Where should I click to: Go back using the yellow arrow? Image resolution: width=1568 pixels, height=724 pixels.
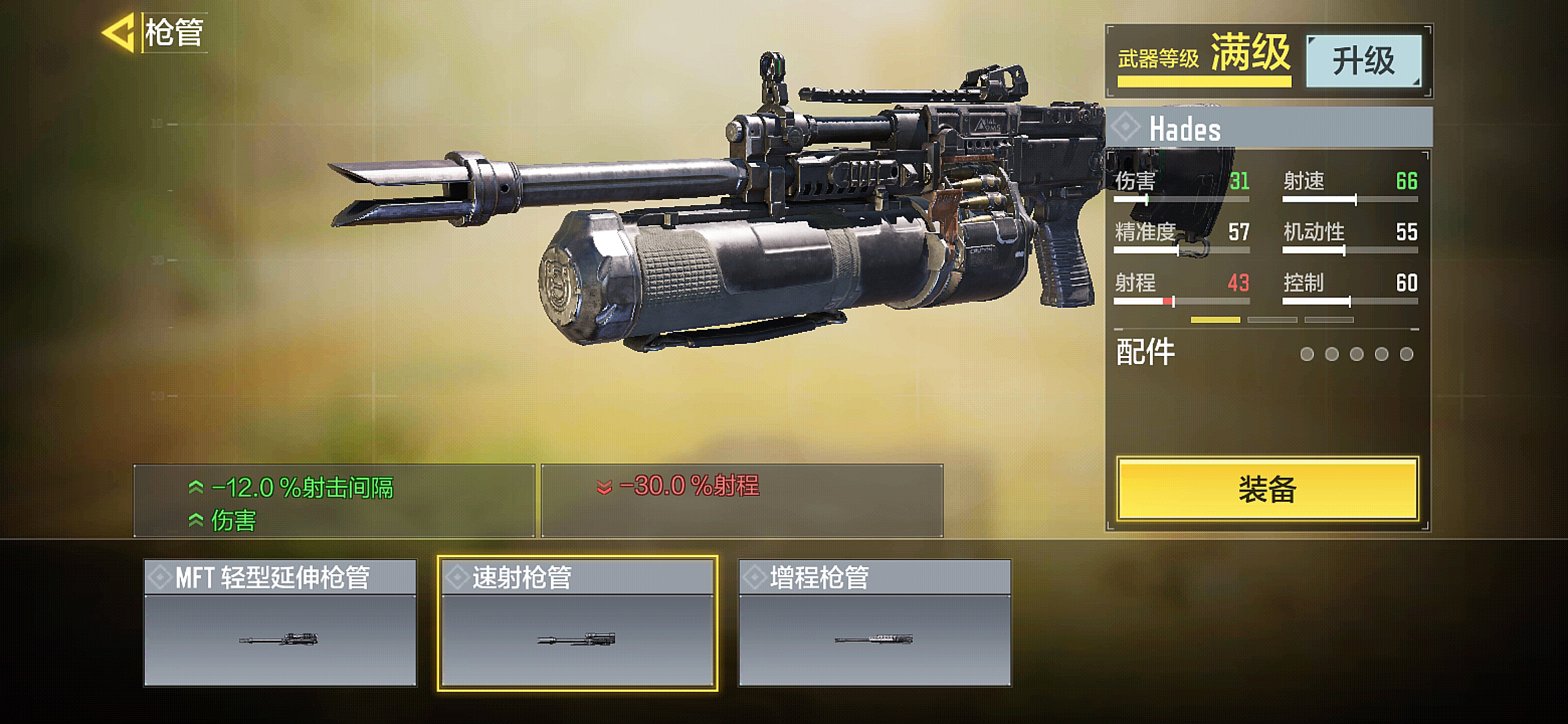119,32
